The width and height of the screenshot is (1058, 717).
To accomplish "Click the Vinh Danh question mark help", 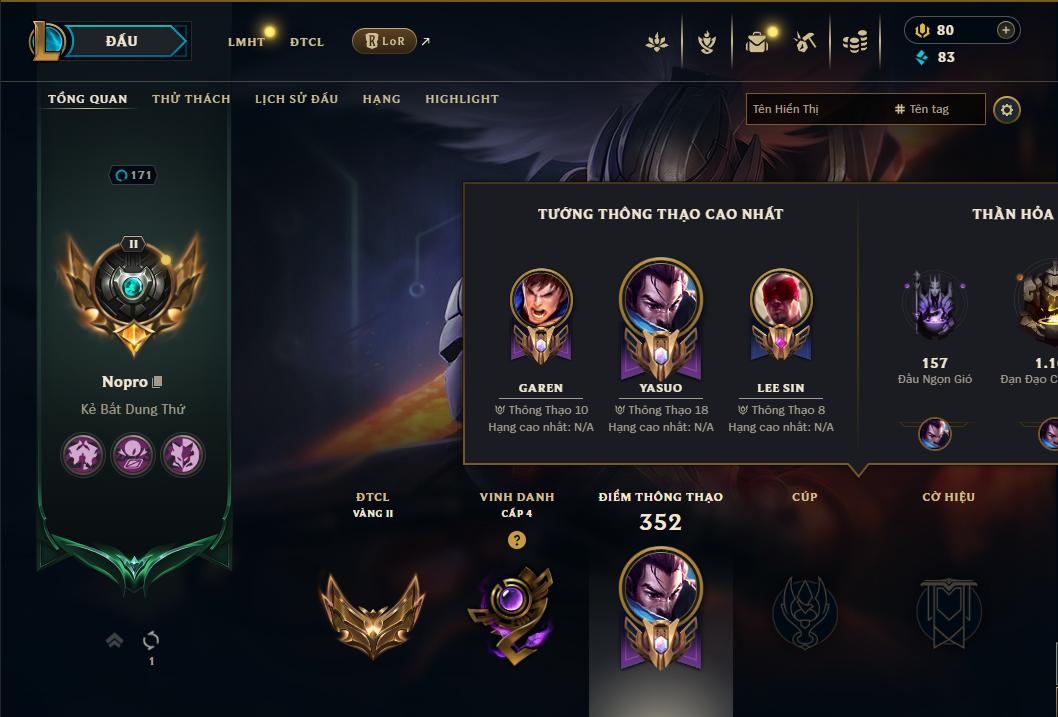I will click(516, 540).
